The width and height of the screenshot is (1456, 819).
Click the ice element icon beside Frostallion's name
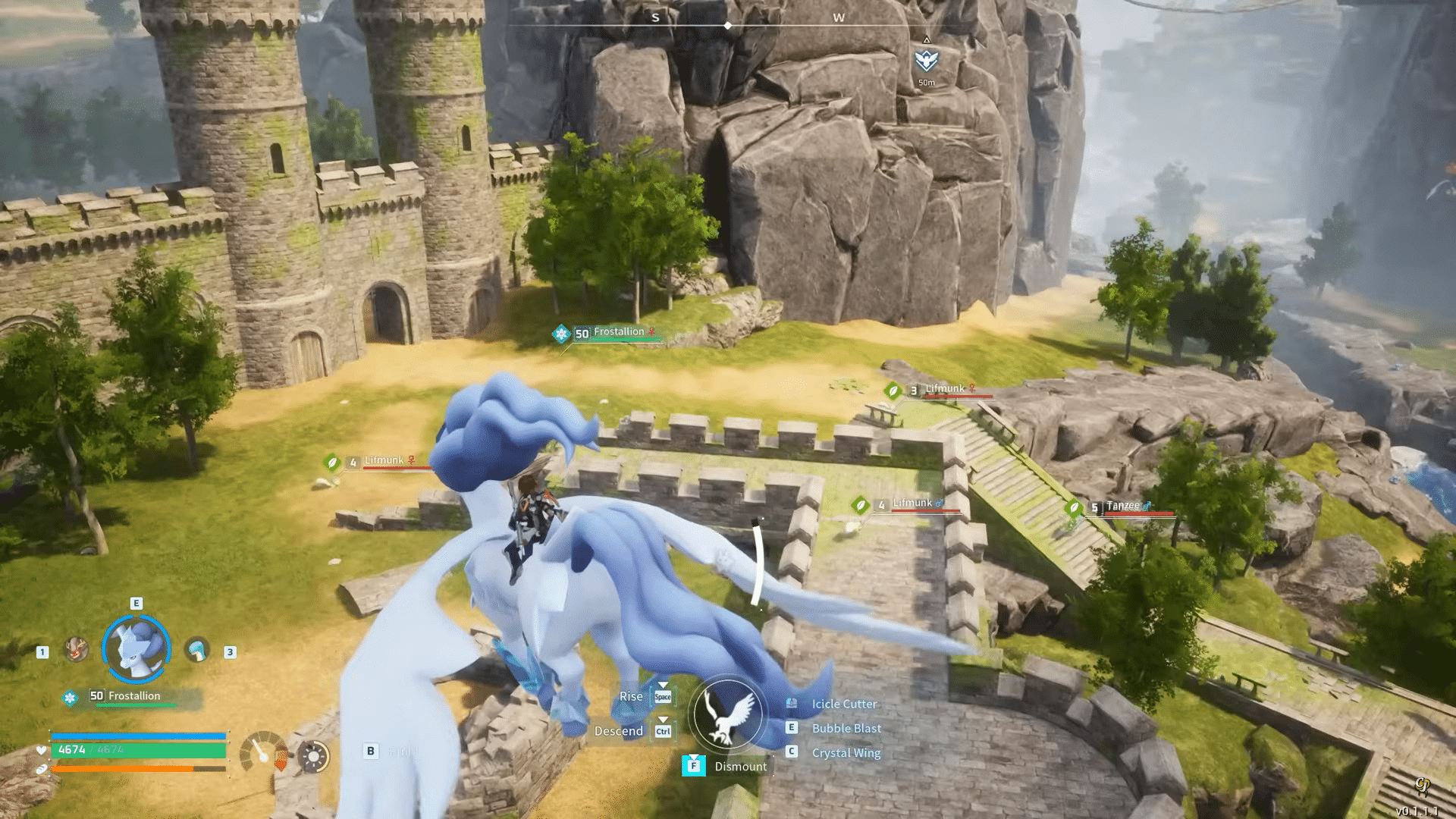(x=70, y=696)
